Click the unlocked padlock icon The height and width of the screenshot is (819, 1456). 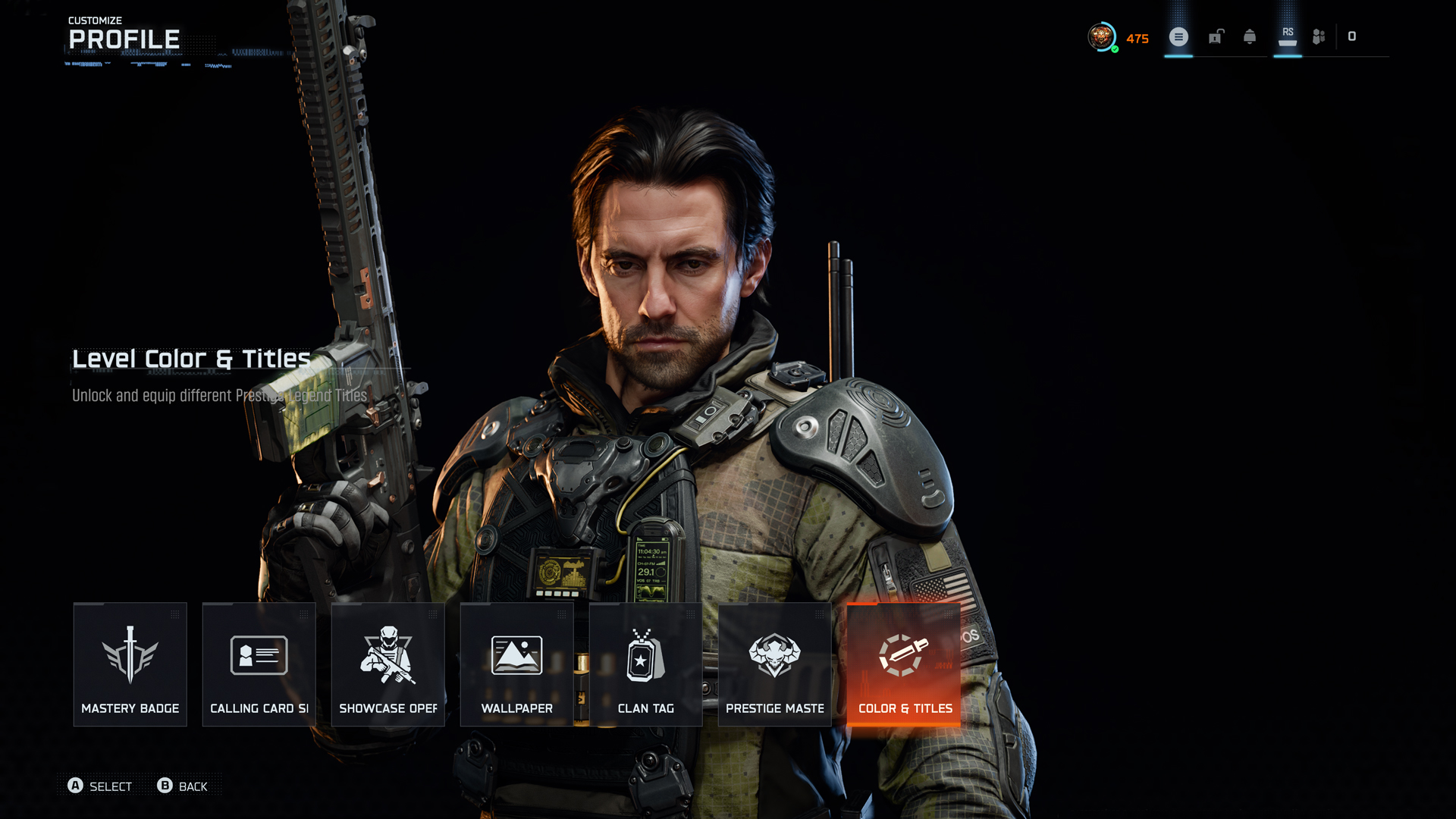1216,36
